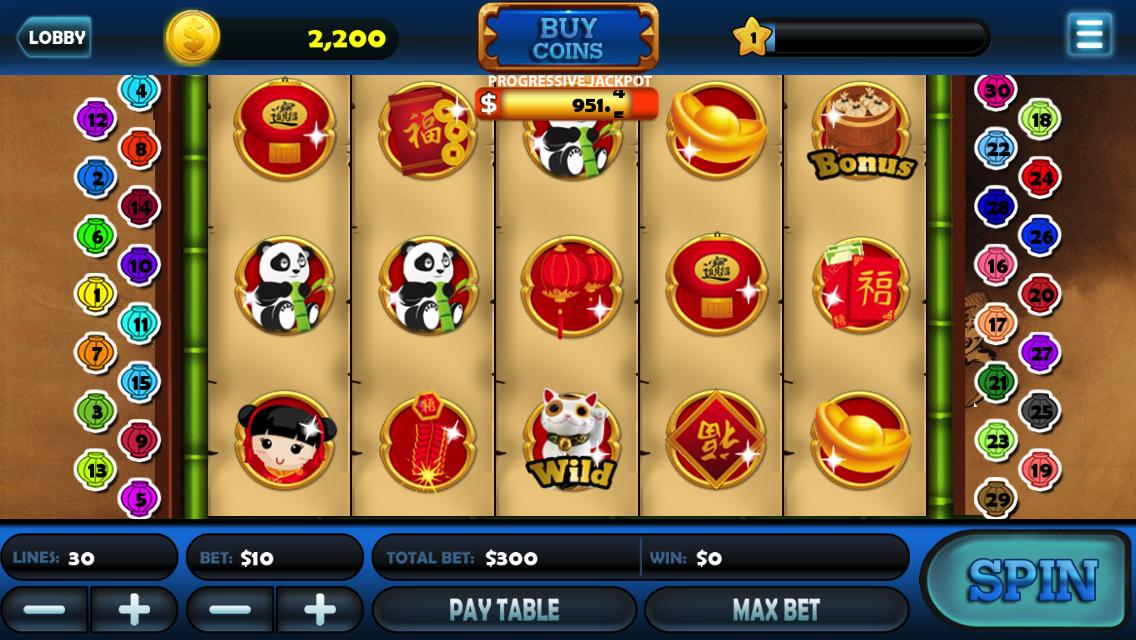Choose payline marker 18
Image resolution: width=1136 pixels, height=640 pixels.
[1040, 120]
